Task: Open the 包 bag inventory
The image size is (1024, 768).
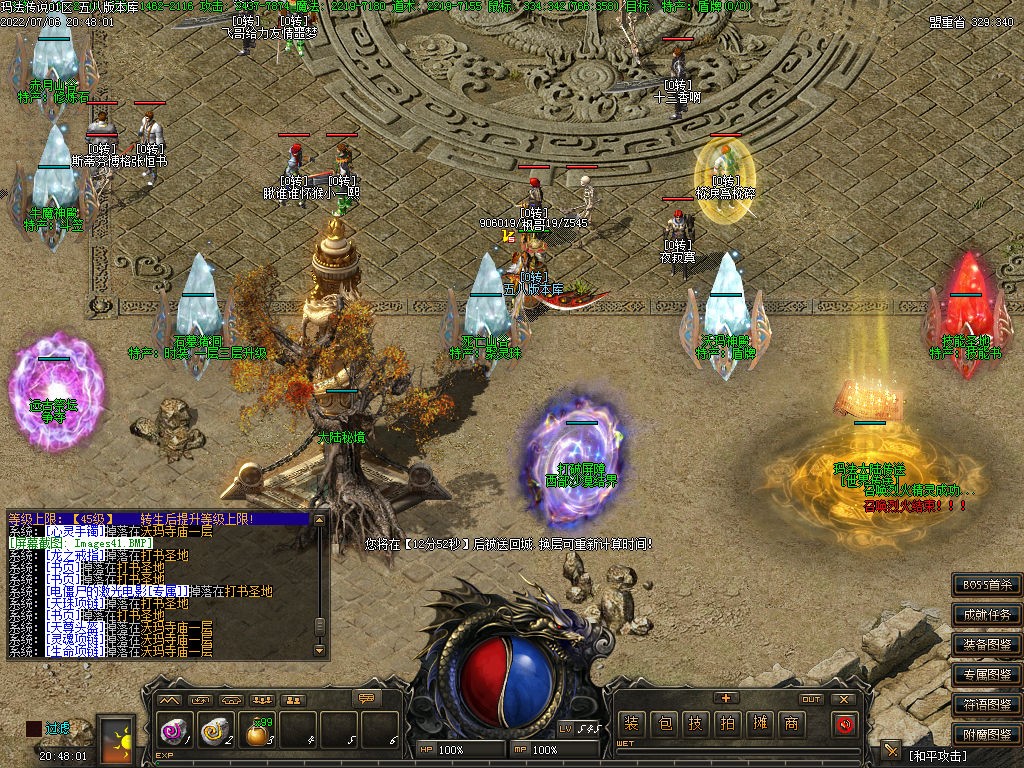Action: pos(663,723)
